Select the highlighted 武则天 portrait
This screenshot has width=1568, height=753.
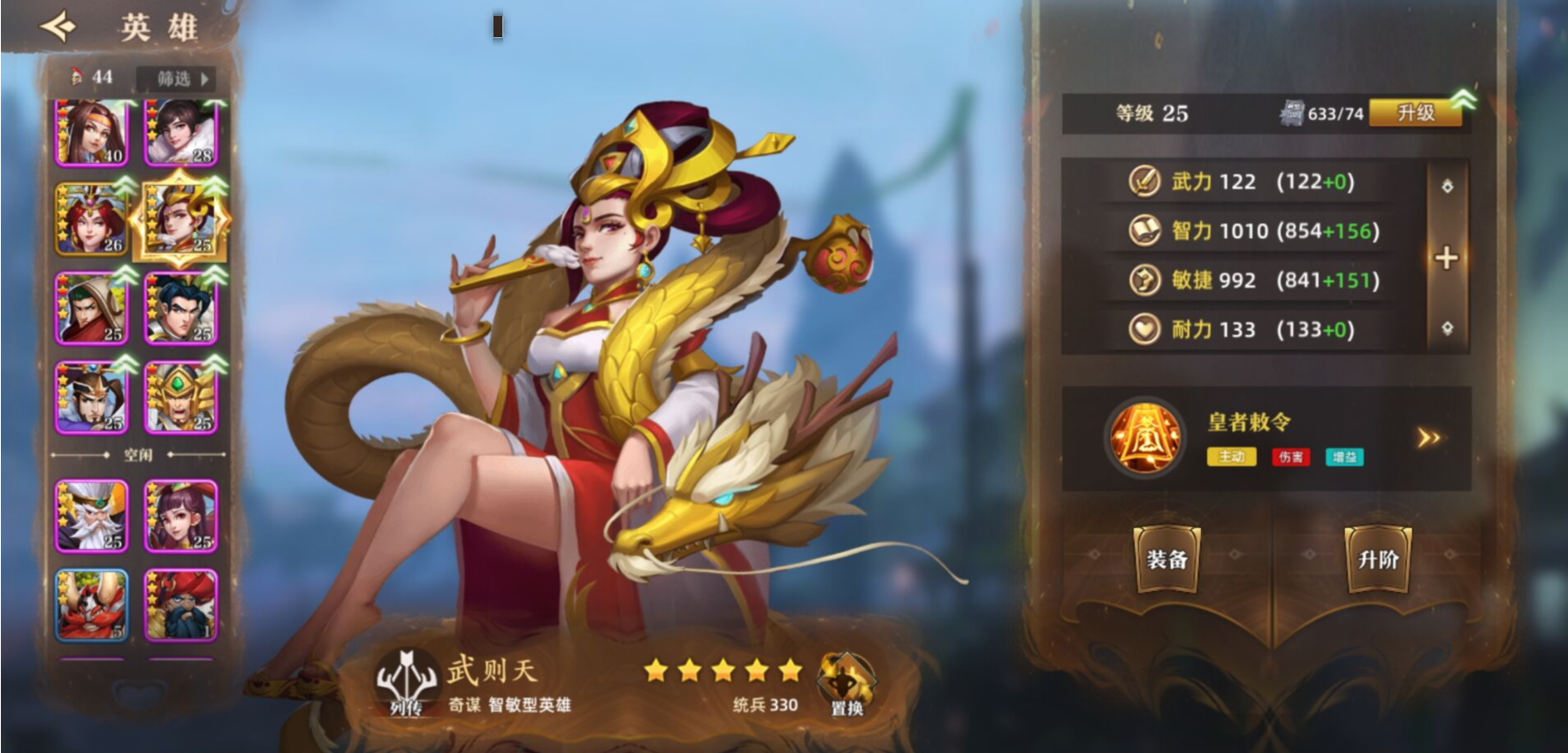[x=181, y=219]
